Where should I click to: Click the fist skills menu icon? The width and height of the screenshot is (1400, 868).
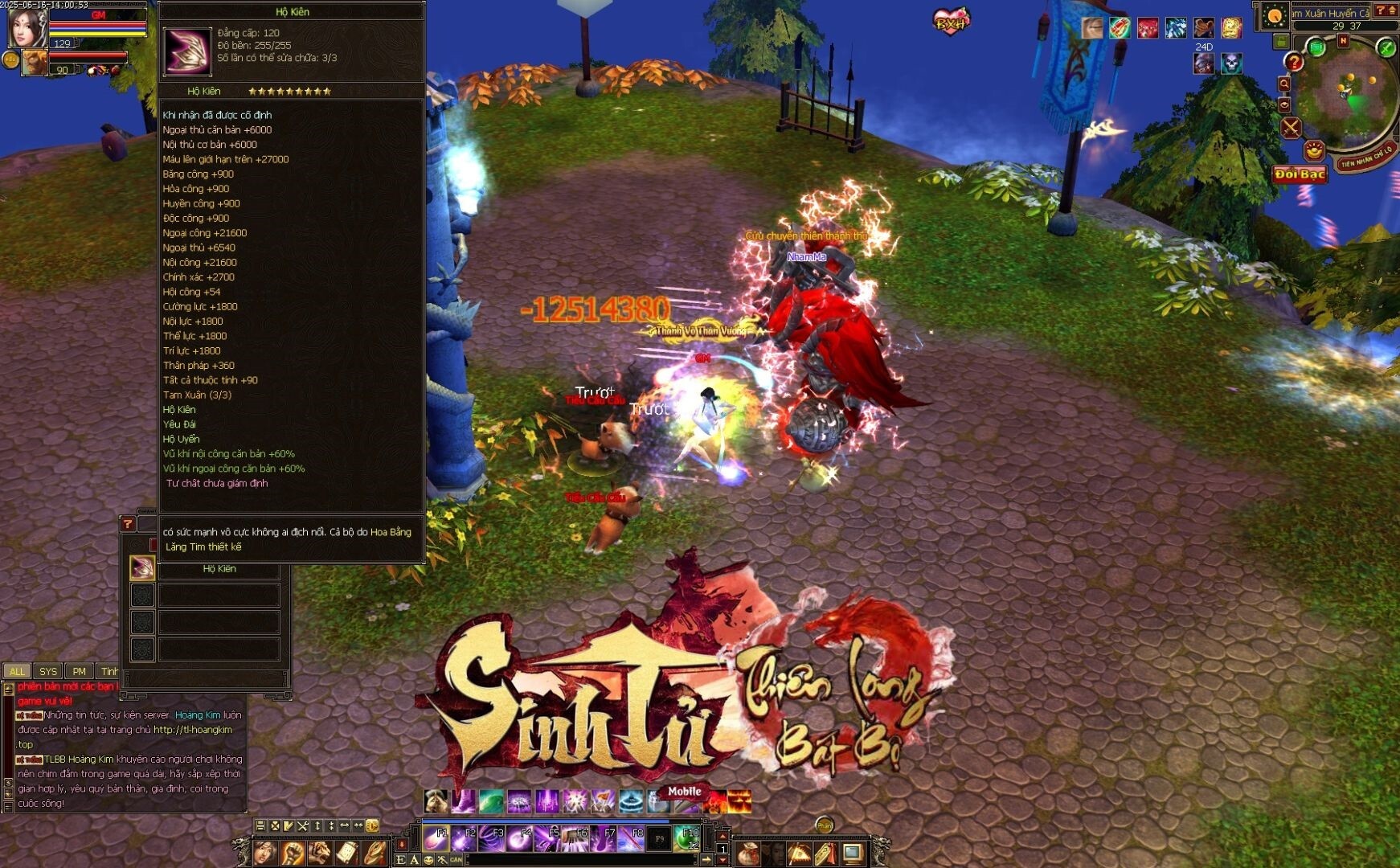tap(293, 853)
